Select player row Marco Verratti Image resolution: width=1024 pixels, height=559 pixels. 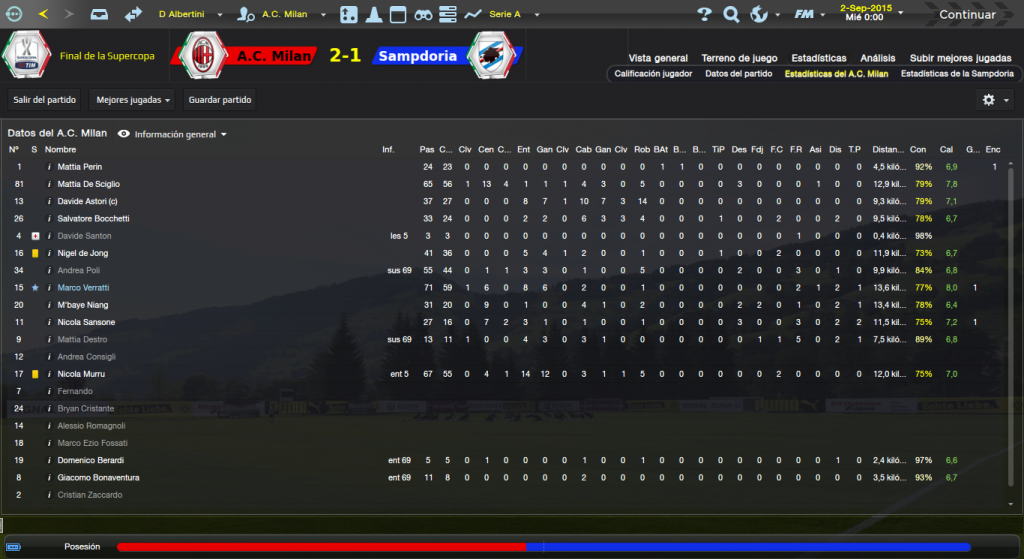tap(85, 288)
